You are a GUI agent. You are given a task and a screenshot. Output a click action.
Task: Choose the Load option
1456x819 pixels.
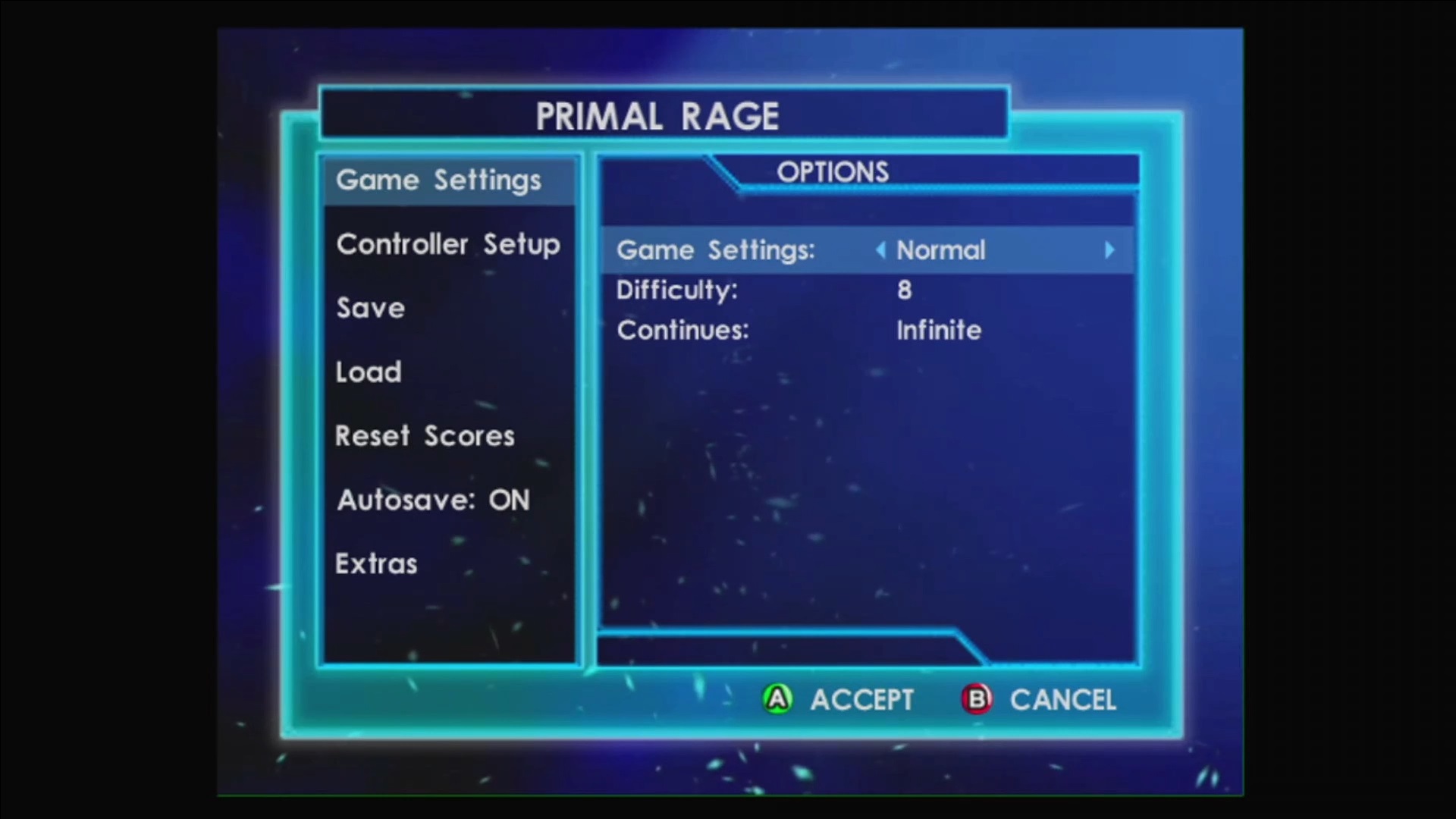click(x=369, y=372)
